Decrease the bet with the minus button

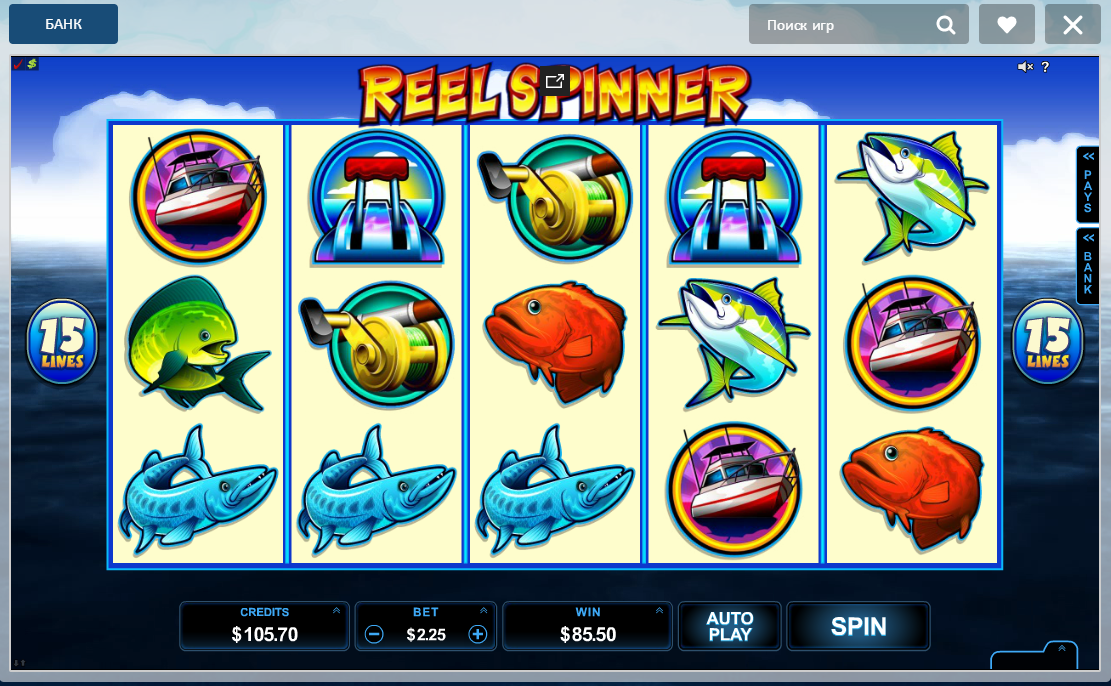click(374, 634)
